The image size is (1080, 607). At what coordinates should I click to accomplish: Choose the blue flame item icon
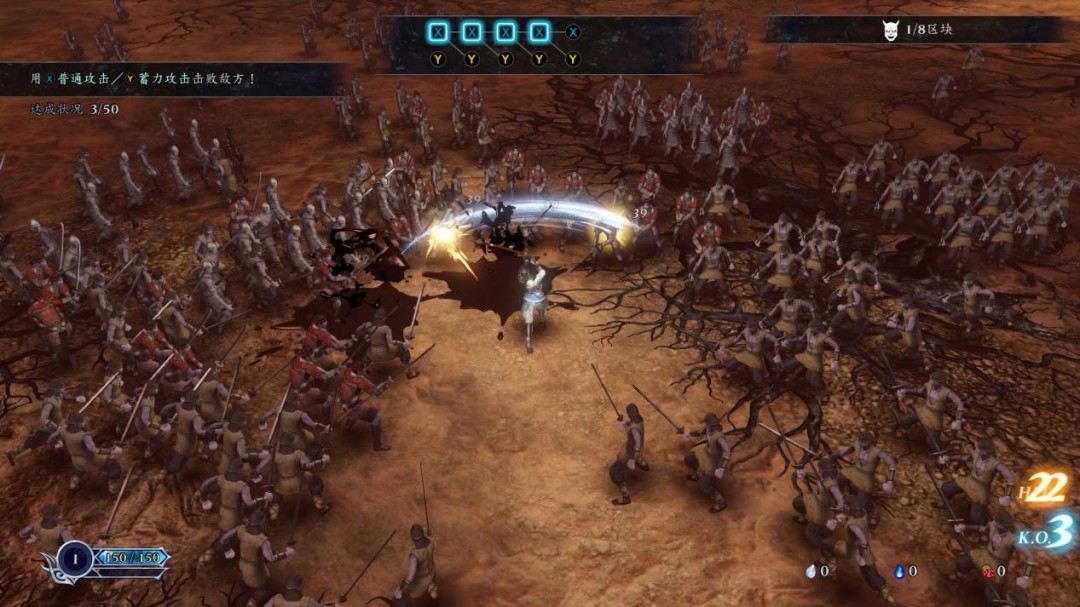(x=899, y=571)
